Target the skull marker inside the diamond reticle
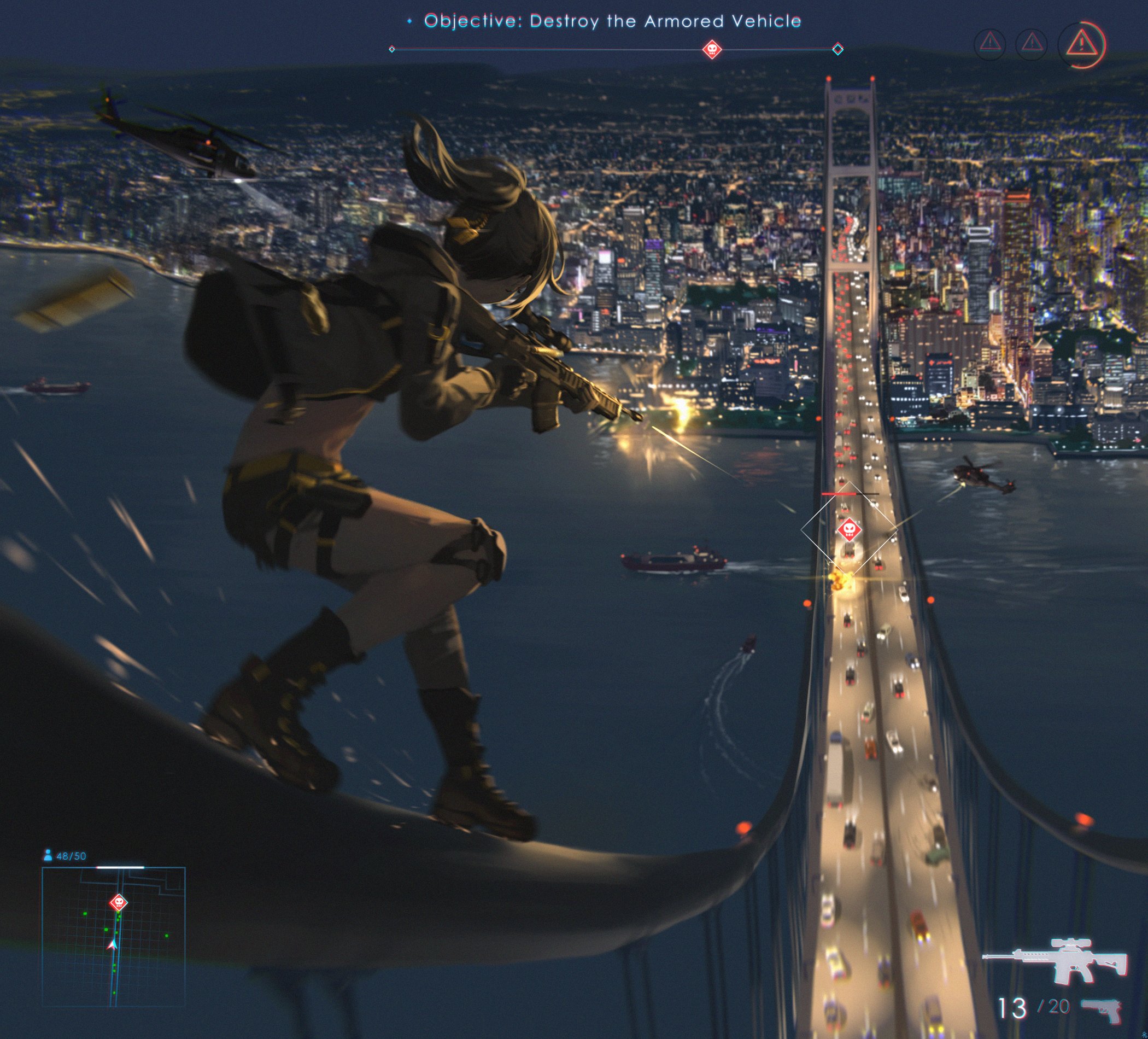This screenshot has width=1148, height=1039. [x=848, y=529]
